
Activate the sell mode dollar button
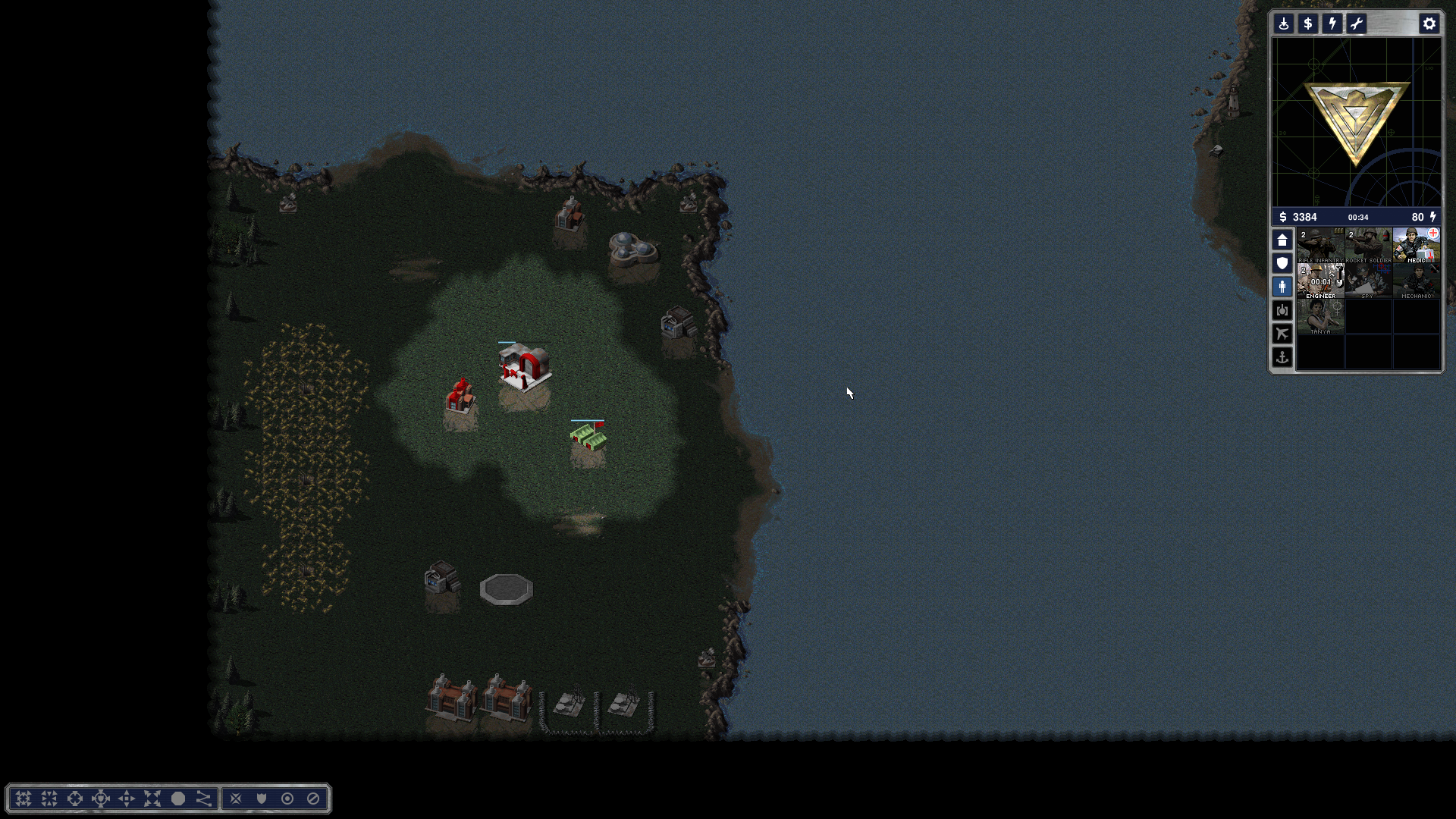pyautogui.click(x=1307, y=24)
